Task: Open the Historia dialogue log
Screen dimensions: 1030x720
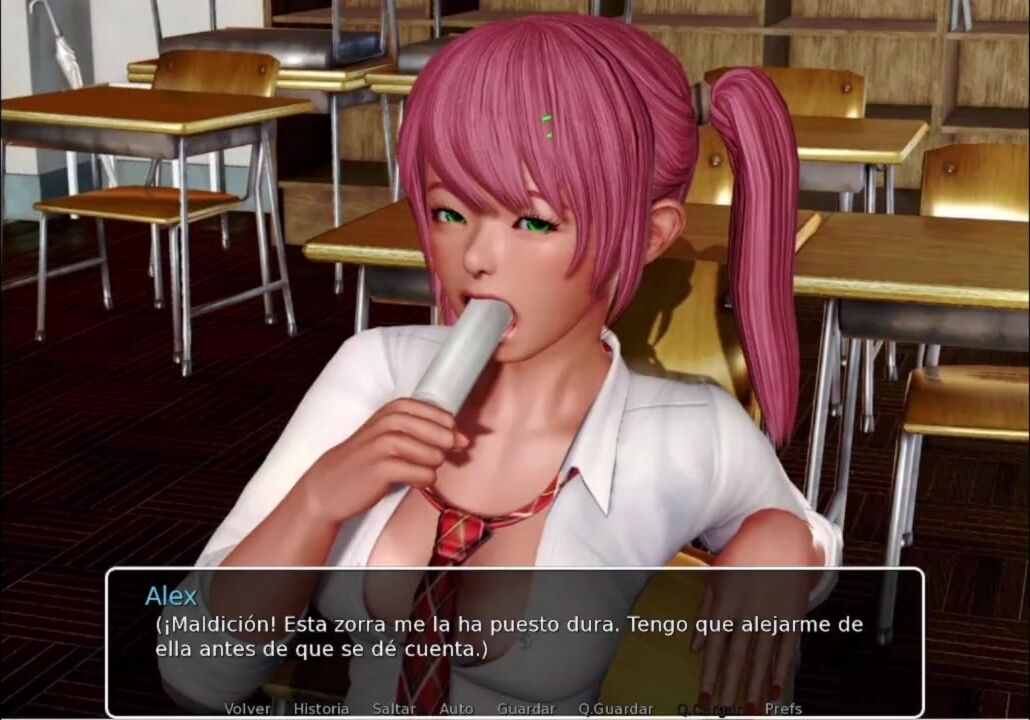Action: coord(321,709)
